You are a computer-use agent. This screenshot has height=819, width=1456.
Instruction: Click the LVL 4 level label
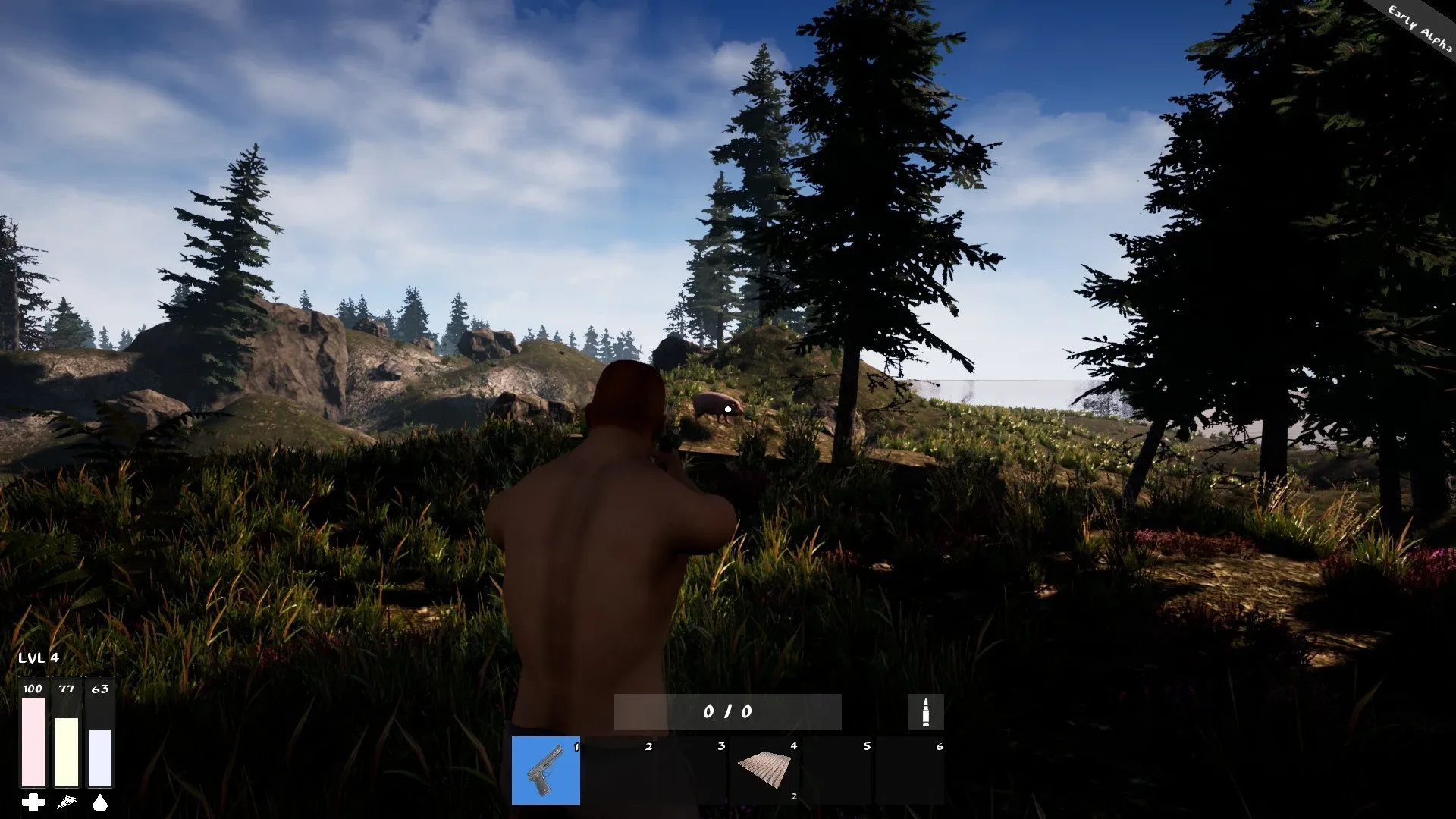pos(38,659)
